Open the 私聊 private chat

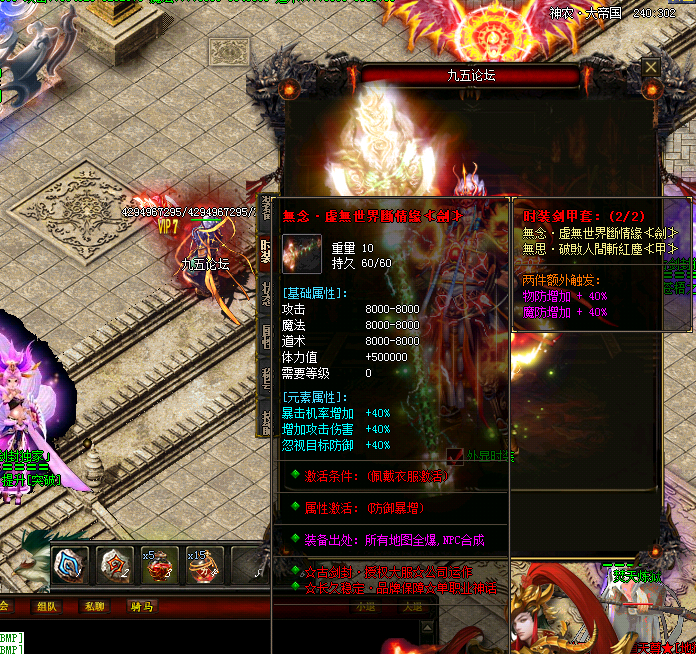(95, 606)
